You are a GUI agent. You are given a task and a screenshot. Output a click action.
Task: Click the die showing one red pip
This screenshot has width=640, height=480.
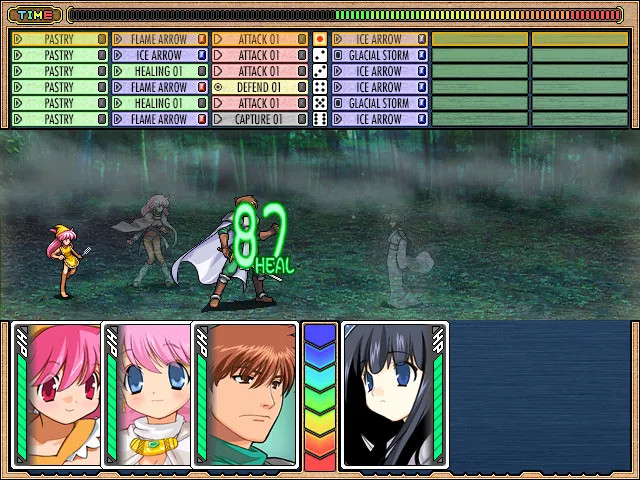click(x=320, y=39)
